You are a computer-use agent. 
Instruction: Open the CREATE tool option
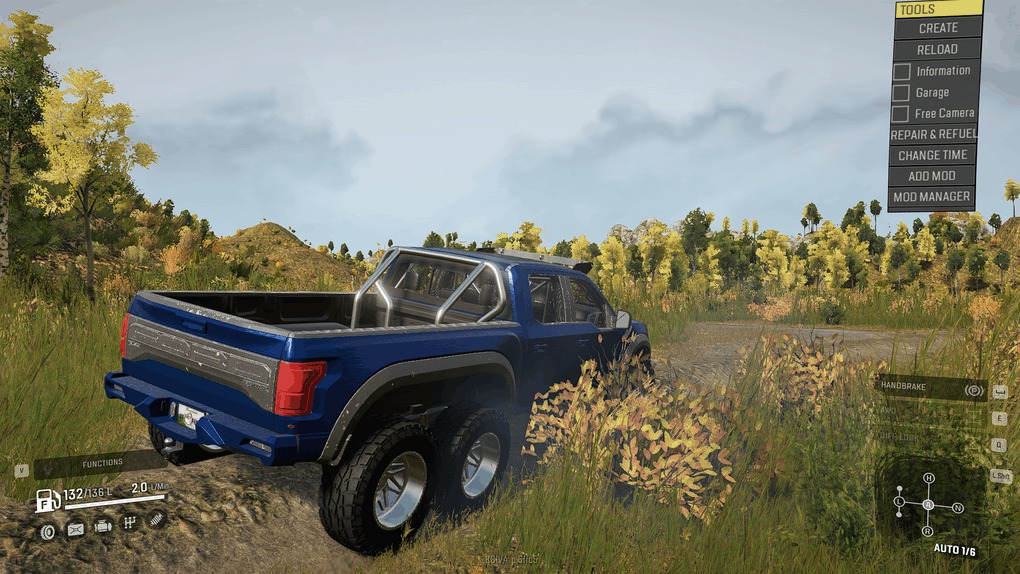[x=937, y=28]
